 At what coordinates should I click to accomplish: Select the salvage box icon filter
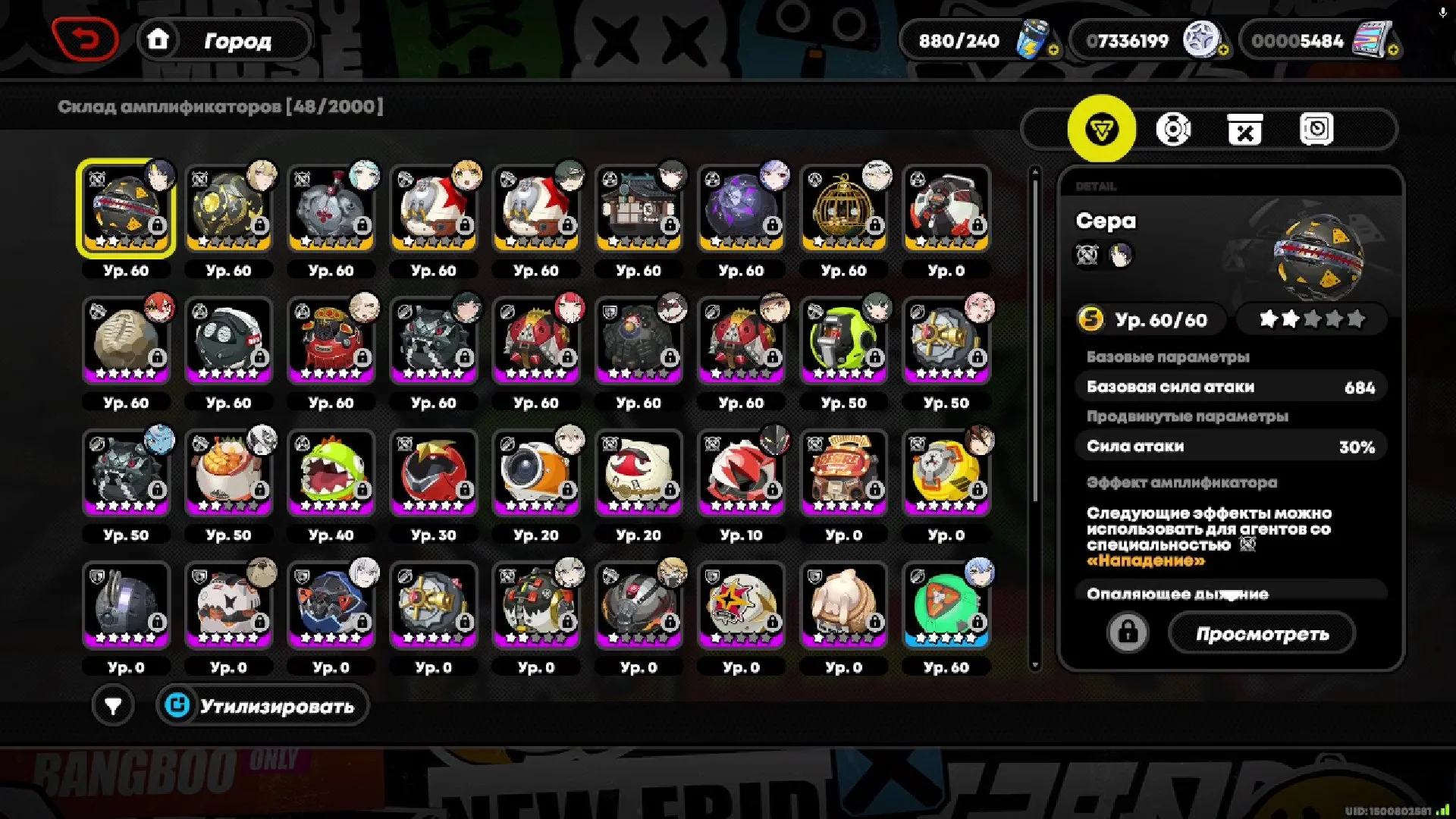click(x=1247, y=129)
